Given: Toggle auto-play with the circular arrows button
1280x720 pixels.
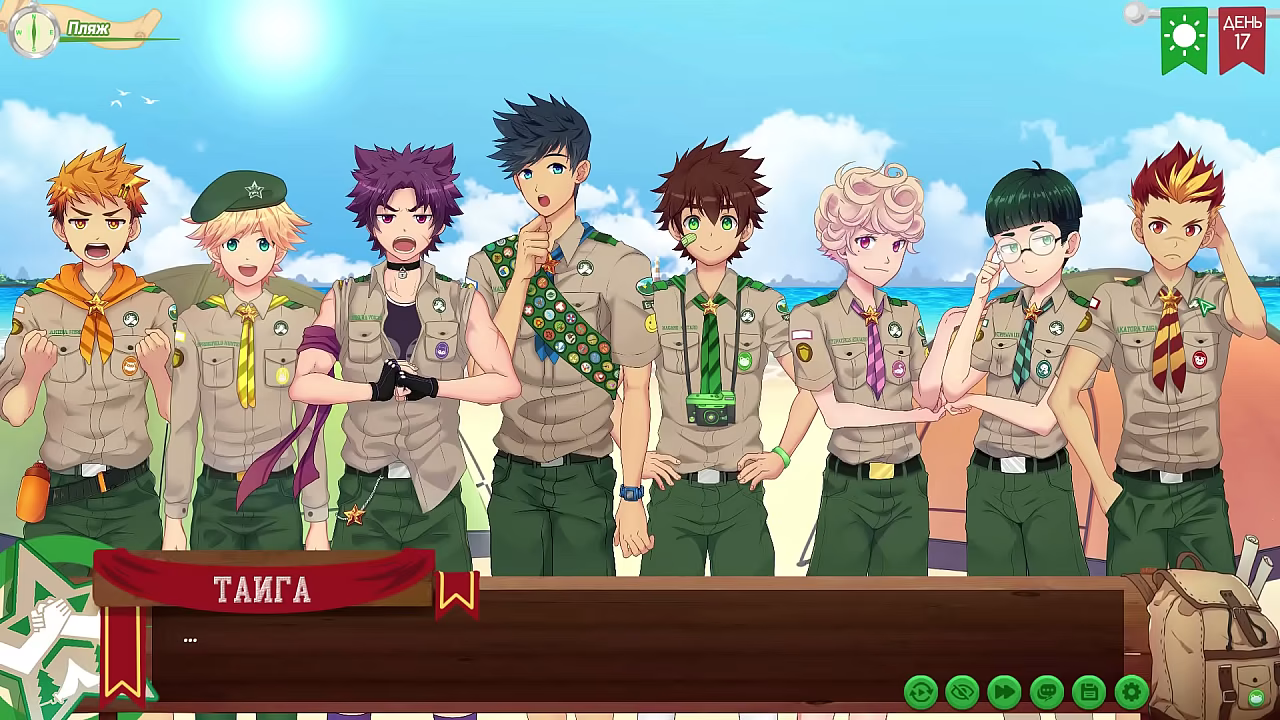Looking at the screenshot, I should pyautogui.click(x=920, y=691).
